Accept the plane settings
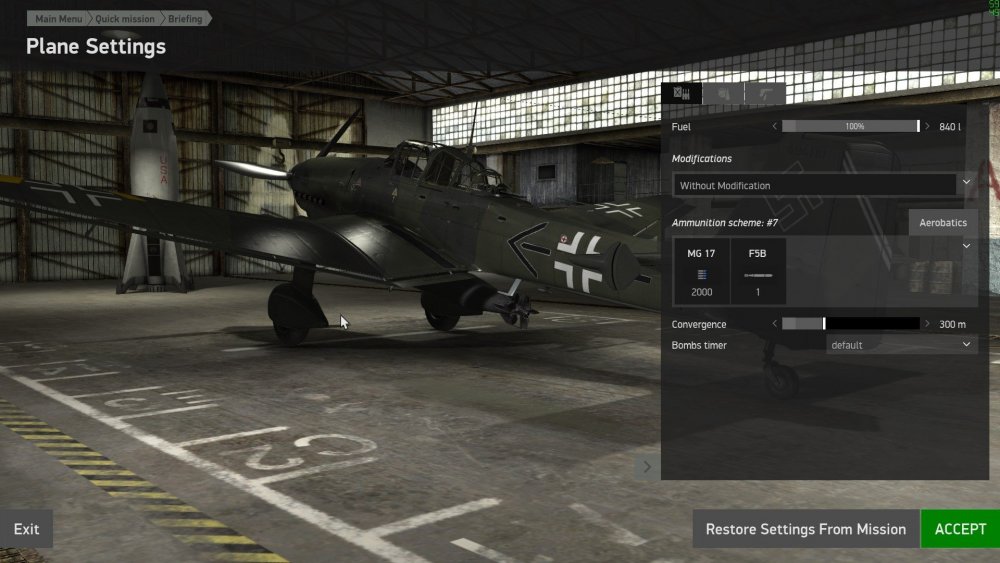The height and width of the screenshot is (563, 1000). [x=960, y=529]
